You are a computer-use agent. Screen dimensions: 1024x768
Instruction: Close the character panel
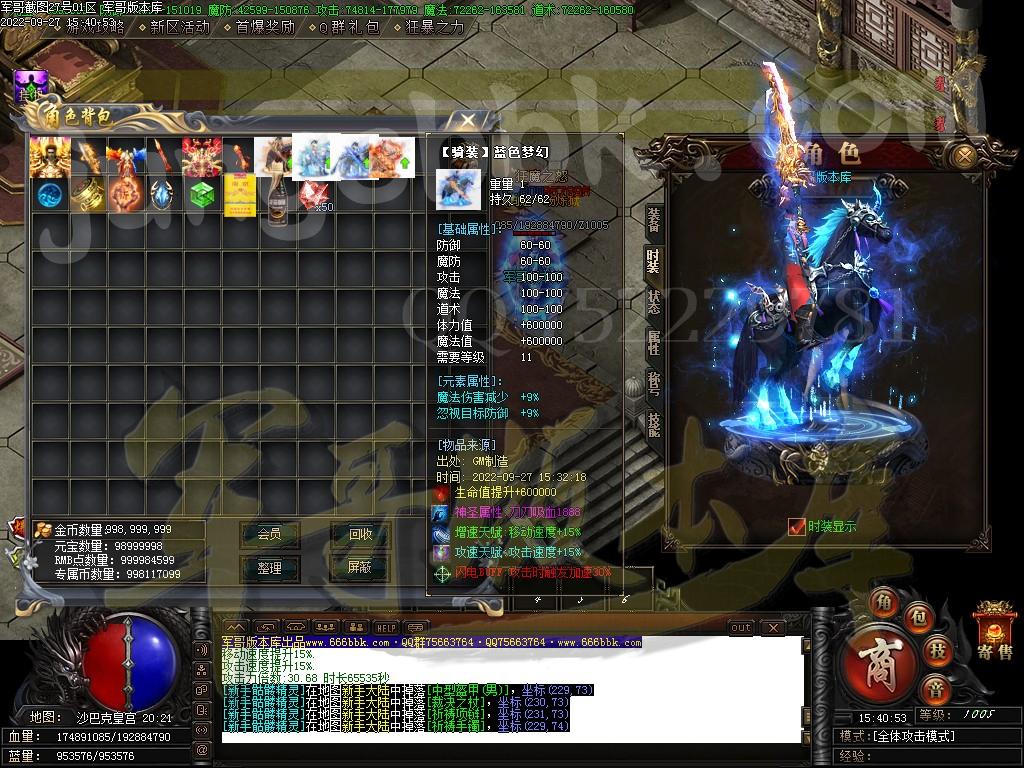tap(963, 157)
